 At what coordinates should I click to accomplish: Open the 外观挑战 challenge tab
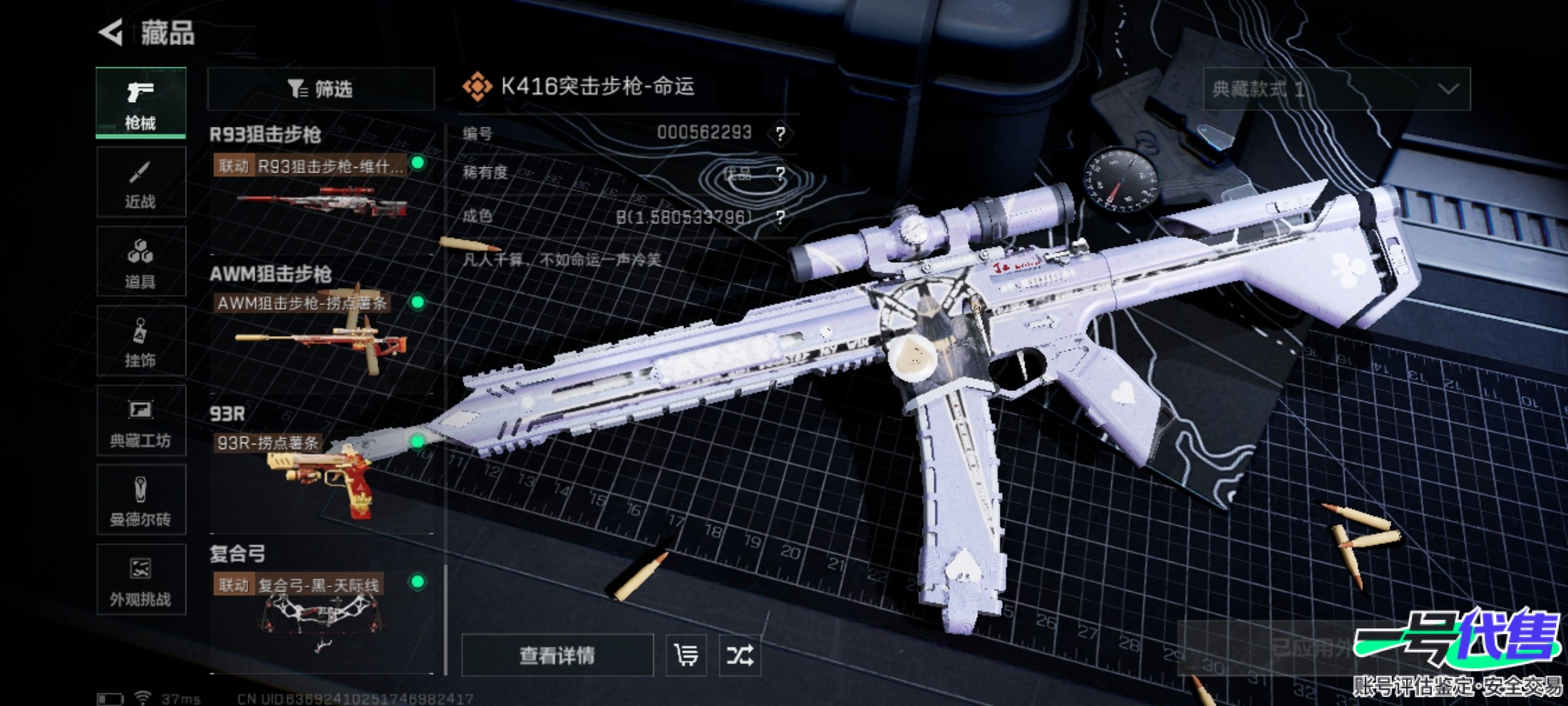tap(140, 580)
